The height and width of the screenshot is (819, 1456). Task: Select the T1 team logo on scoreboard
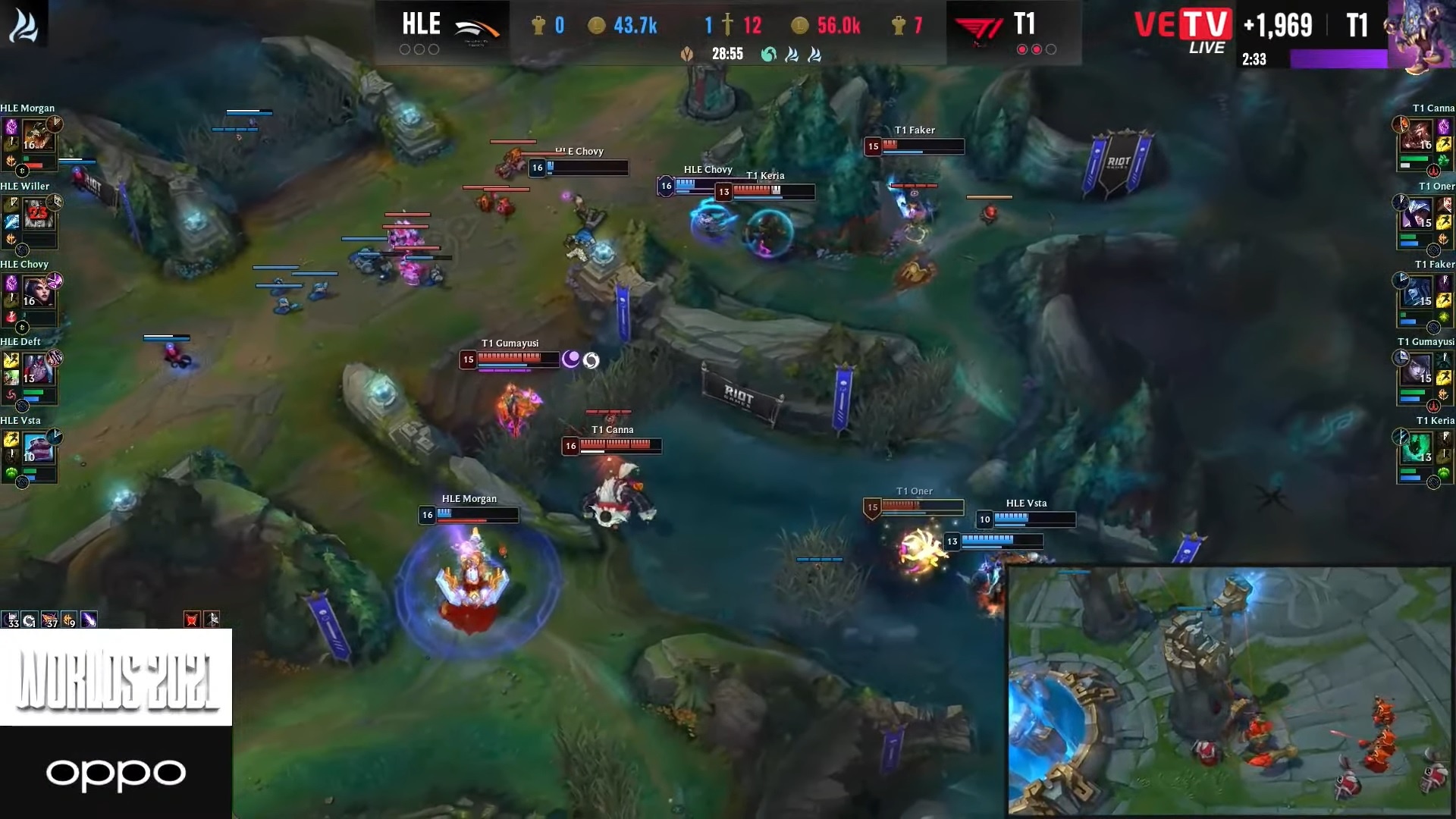tap(978, 30)
